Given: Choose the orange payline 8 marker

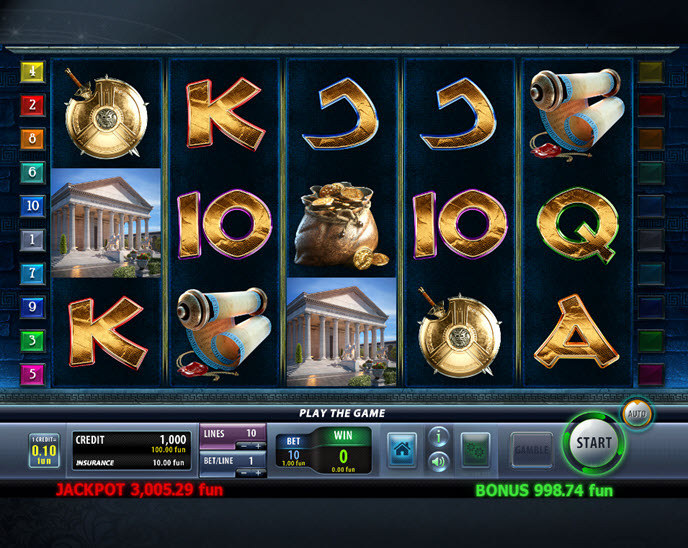Looking at the screenshot, I should pos(32,138).
